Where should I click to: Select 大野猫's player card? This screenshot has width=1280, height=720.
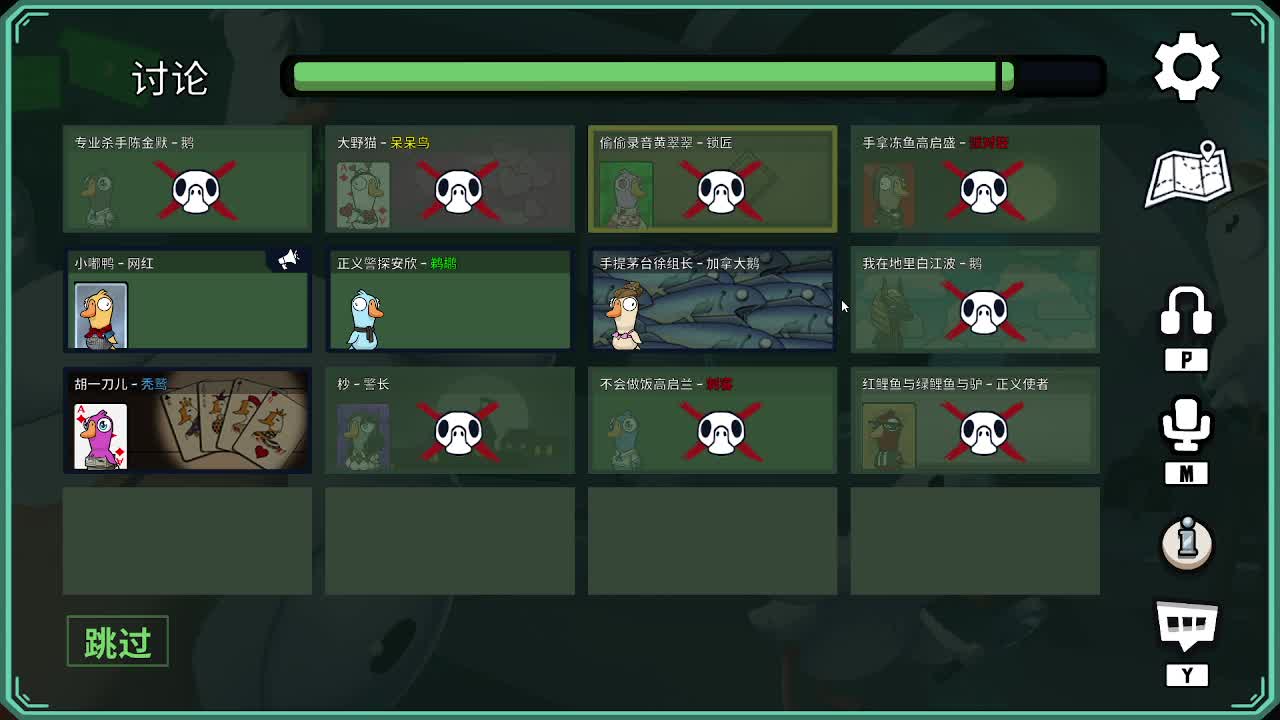tap(449, 178)
